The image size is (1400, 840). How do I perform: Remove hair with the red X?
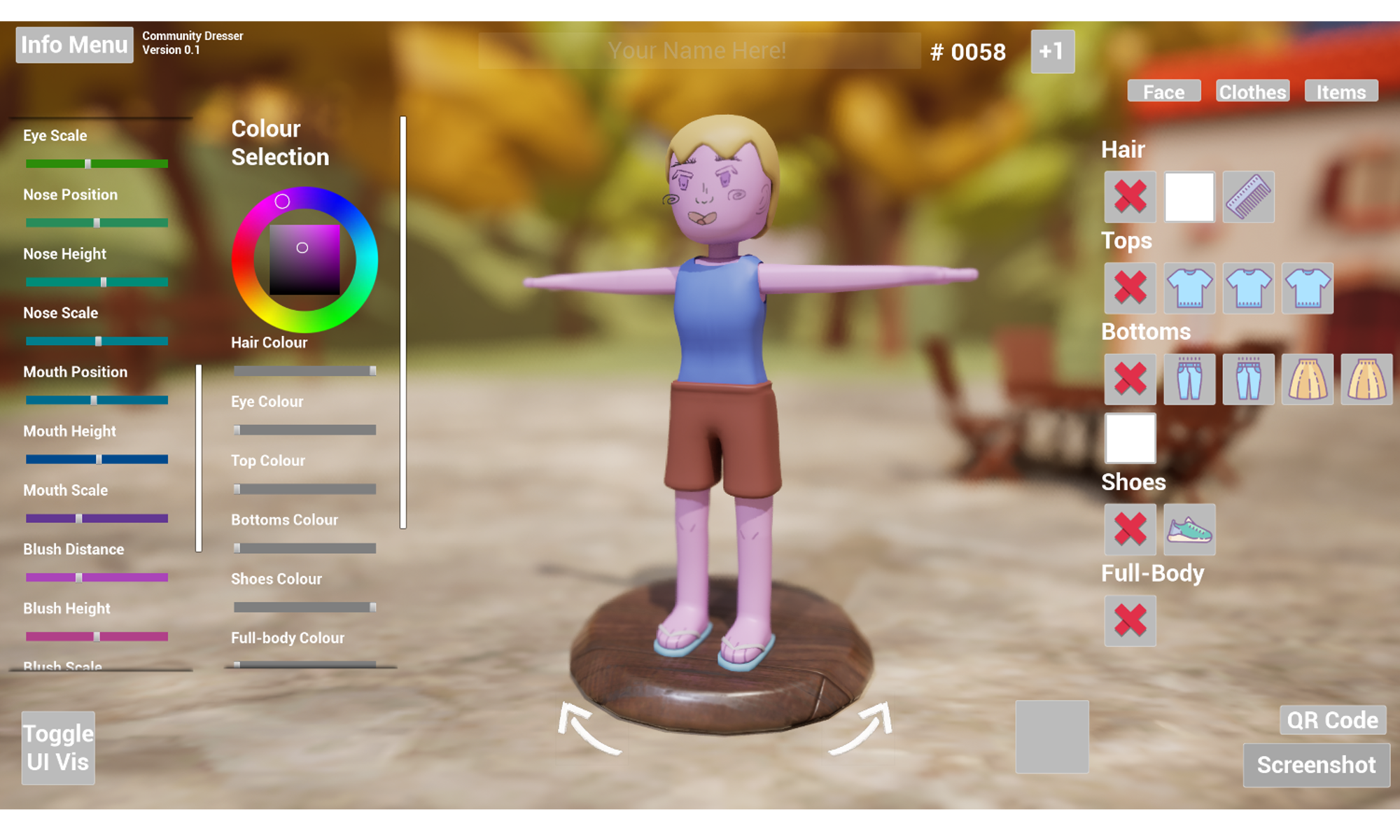pyautogui.click(x=1130, y=197)
